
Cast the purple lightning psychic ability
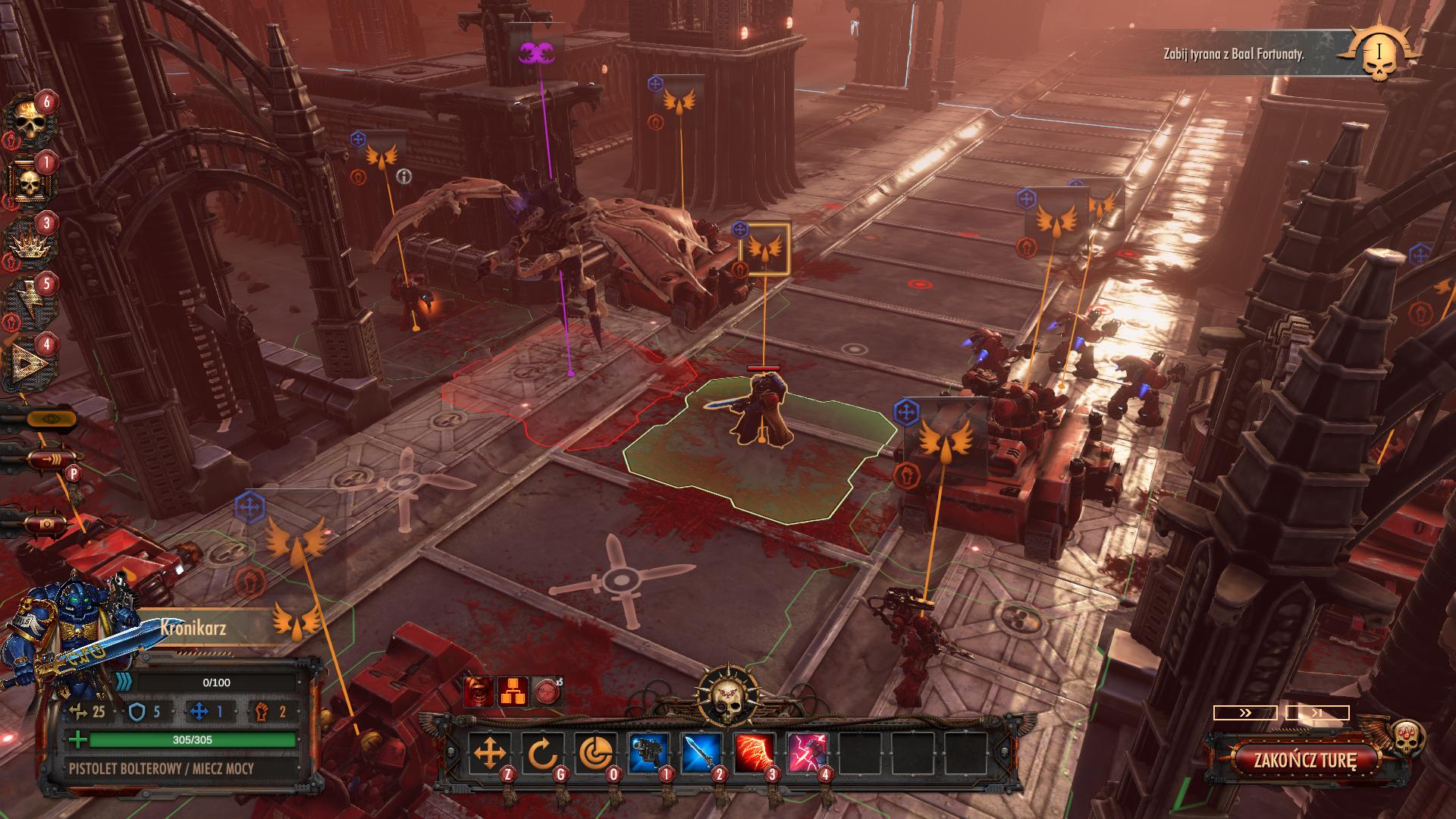click(x=808, y=754)
